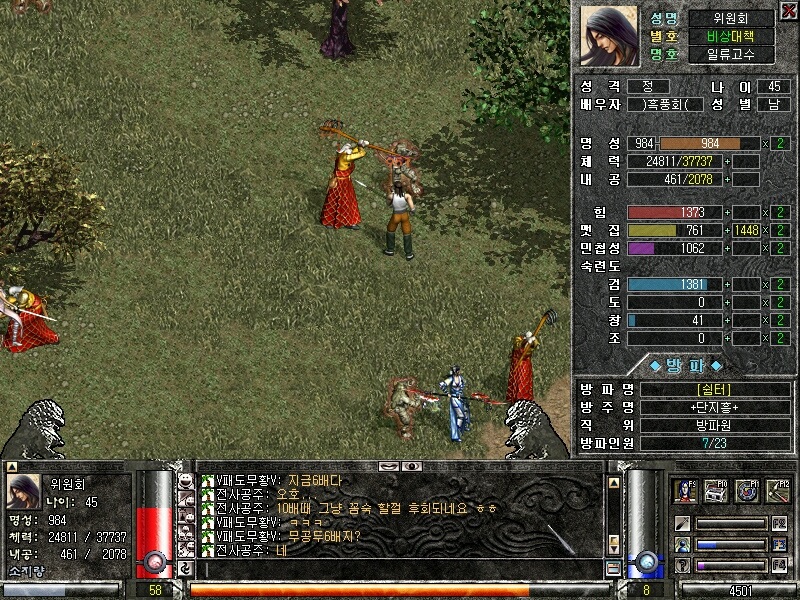Click the chat window button below scrollbar
Screen dimensions: 800x600
pyautogui.click(x=613, y=569)
